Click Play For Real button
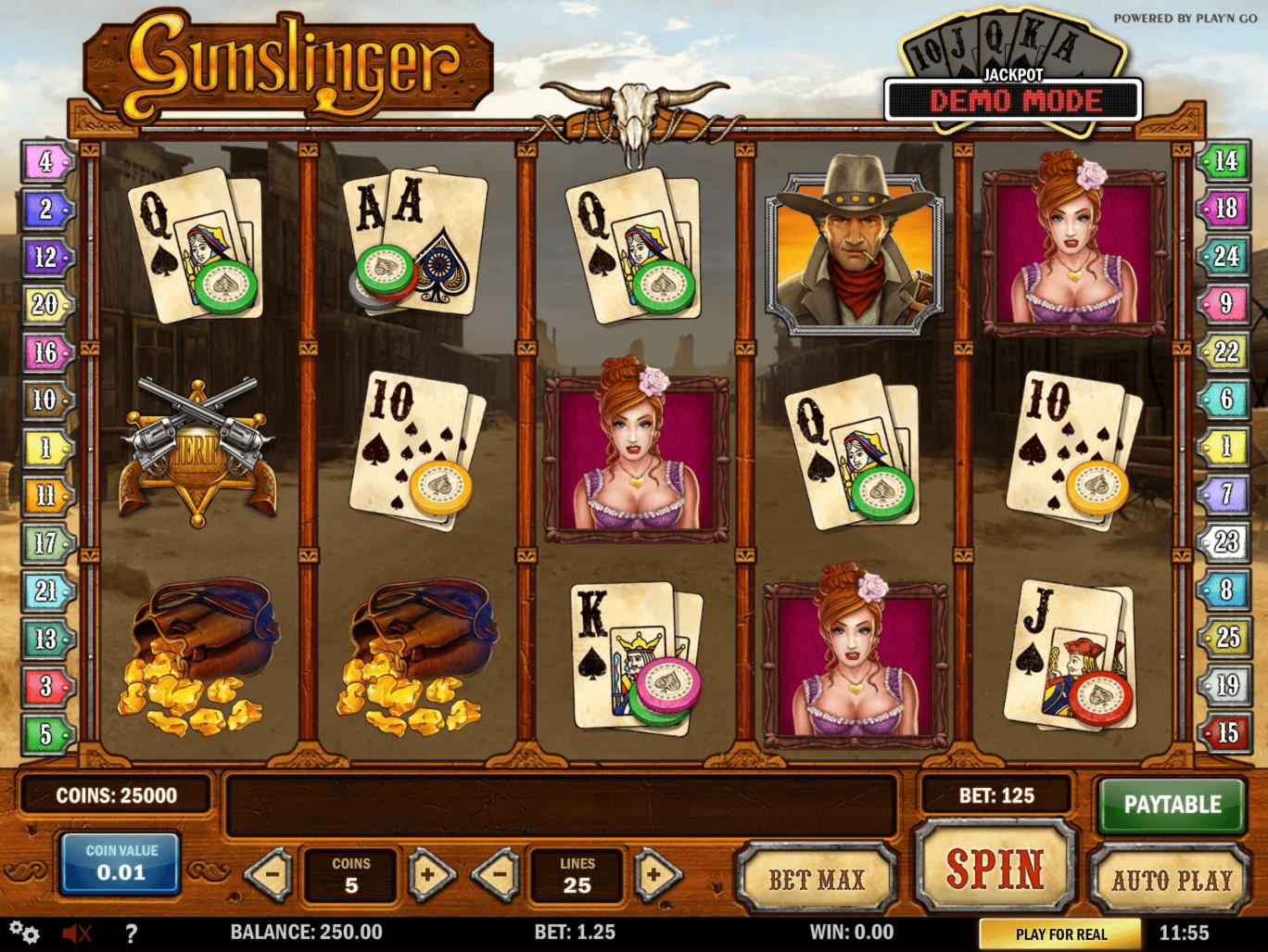Image resolution: width=1268 pixels, height=952 pixels. click(1061, 933)
